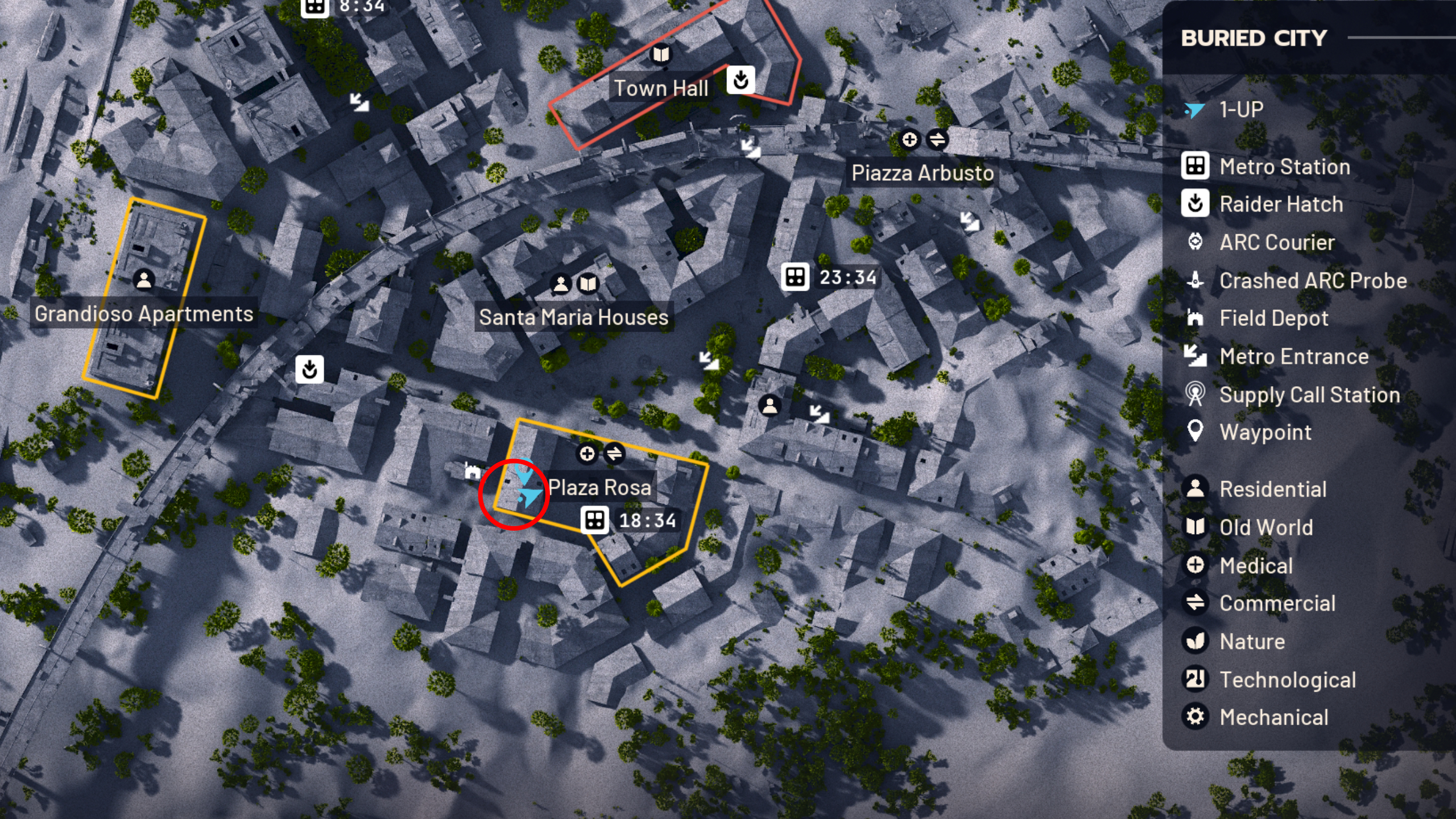
Task: Click the Mechanical gear legend icon
Action: tap(1196, 717)
